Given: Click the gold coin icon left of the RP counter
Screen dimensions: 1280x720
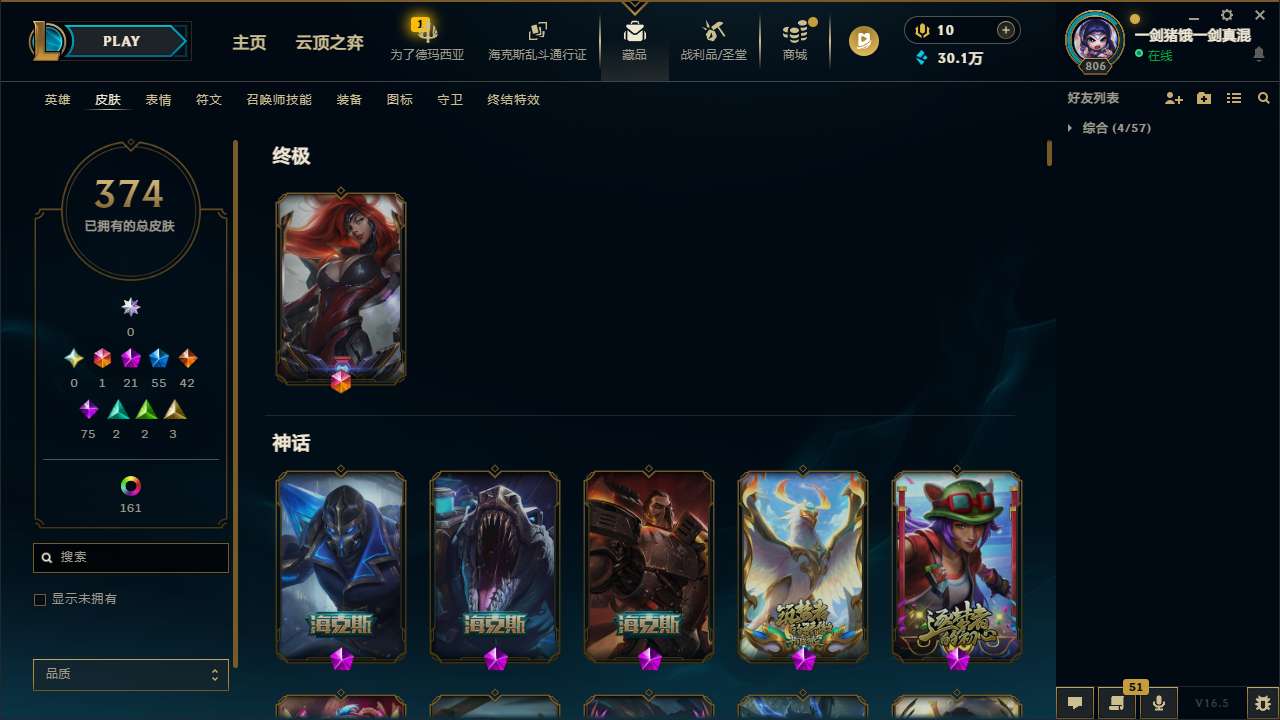Looking at the screenshot, I should (920, 30).
